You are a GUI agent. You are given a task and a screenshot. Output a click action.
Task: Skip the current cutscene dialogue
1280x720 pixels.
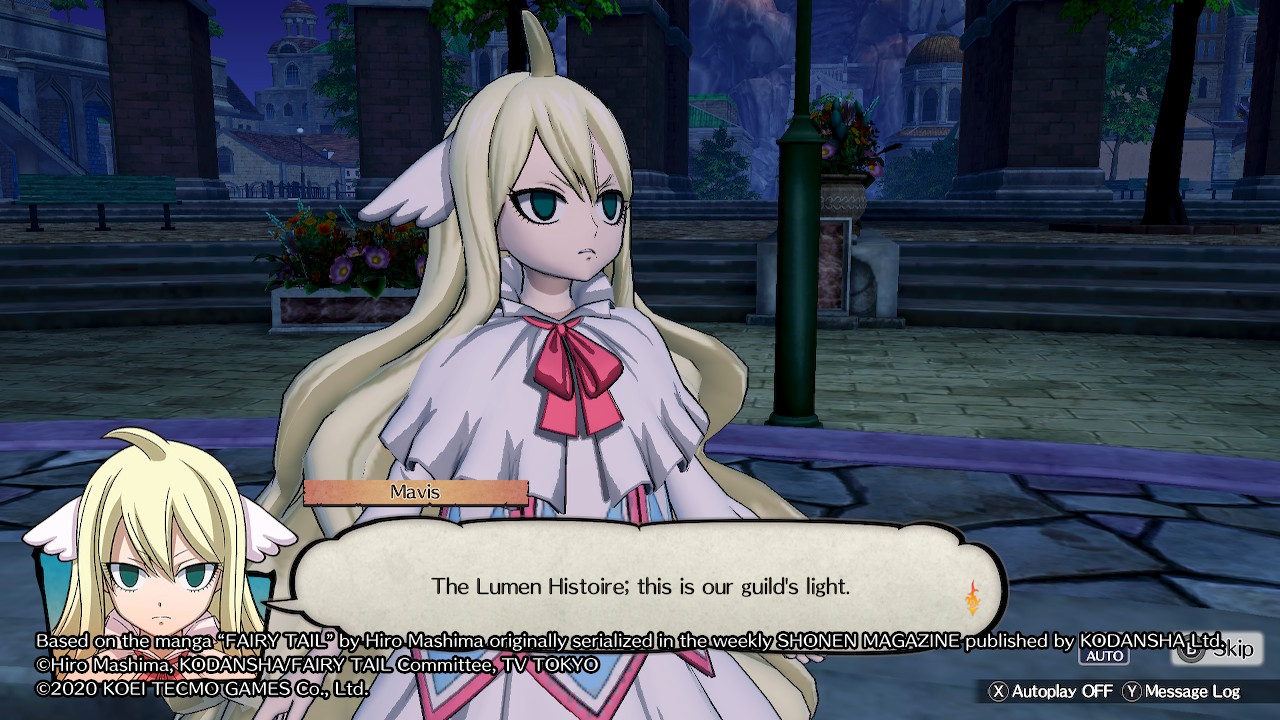[x=1217, y=650]
